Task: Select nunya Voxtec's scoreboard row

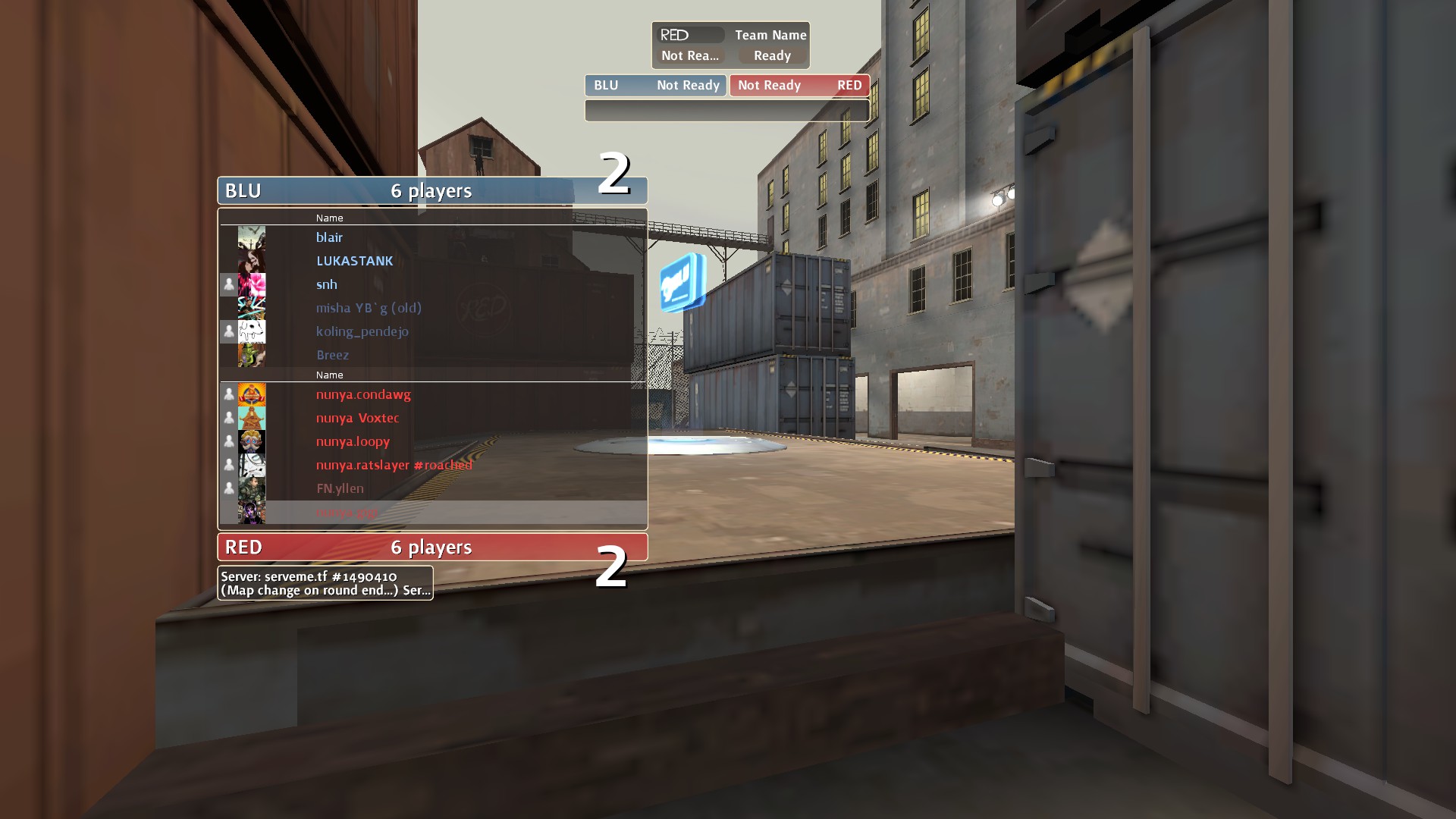Action: [x=357, y=418]
